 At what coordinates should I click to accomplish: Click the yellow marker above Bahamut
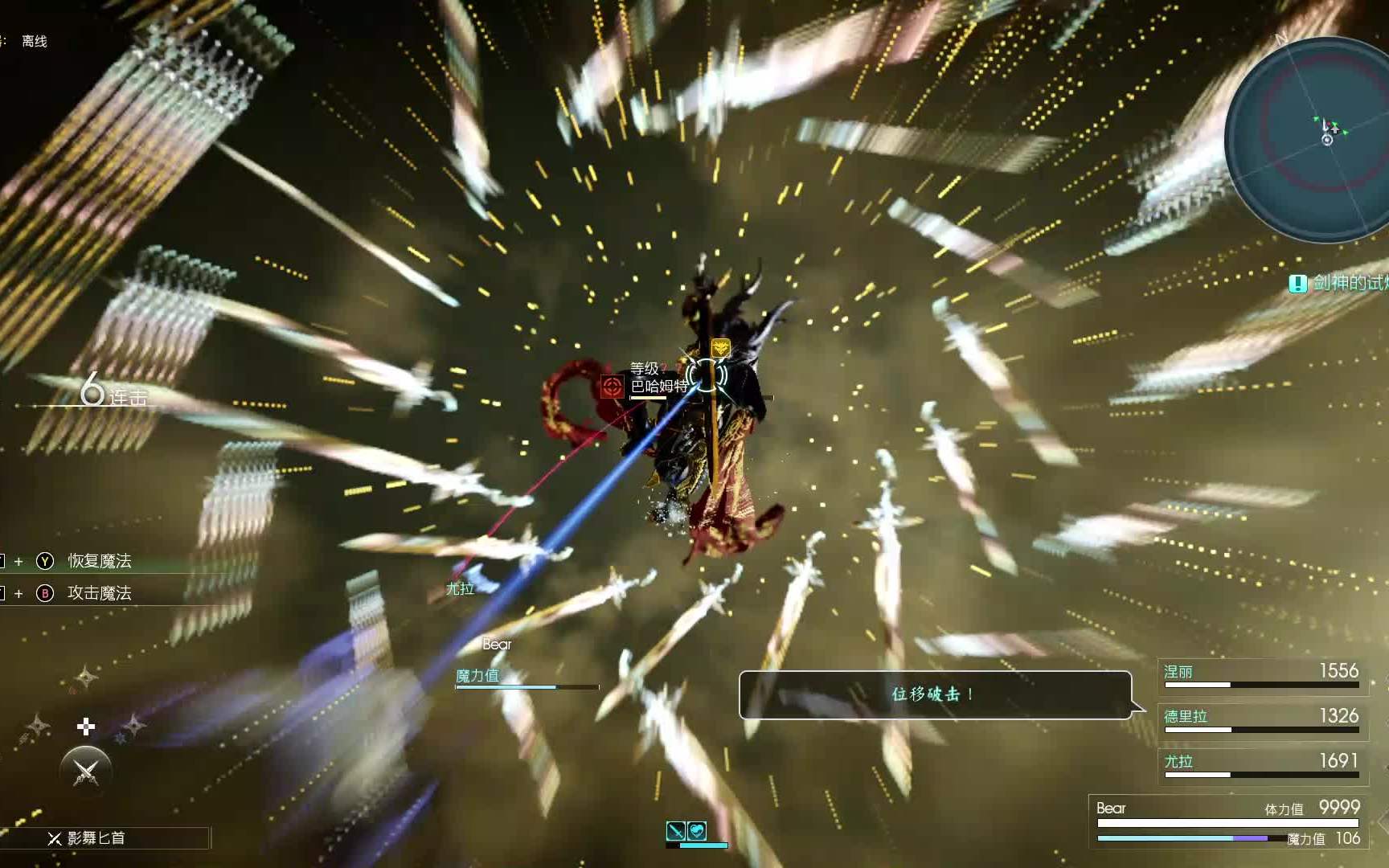click(x=720, y=347)
